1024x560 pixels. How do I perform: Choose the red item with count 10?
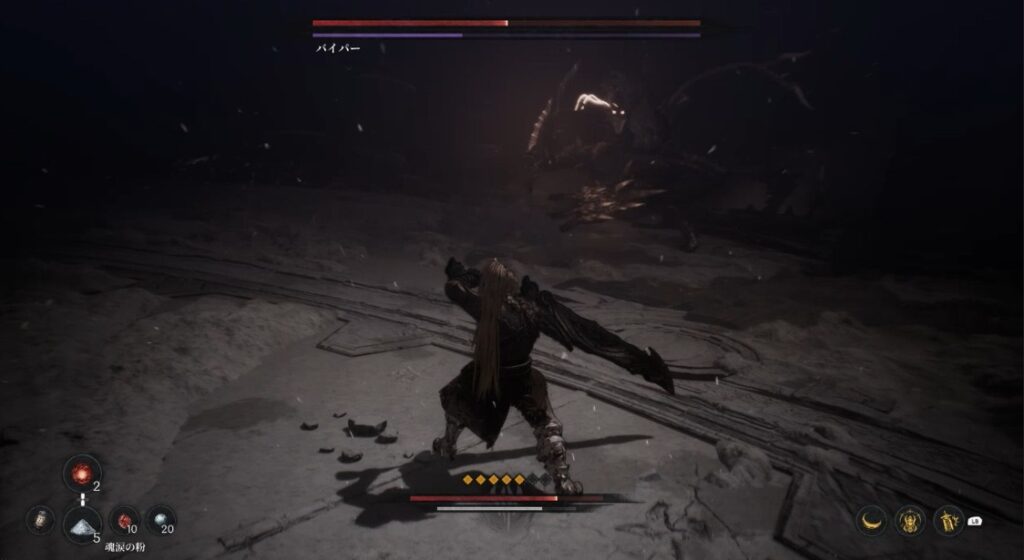pos(124,520)
